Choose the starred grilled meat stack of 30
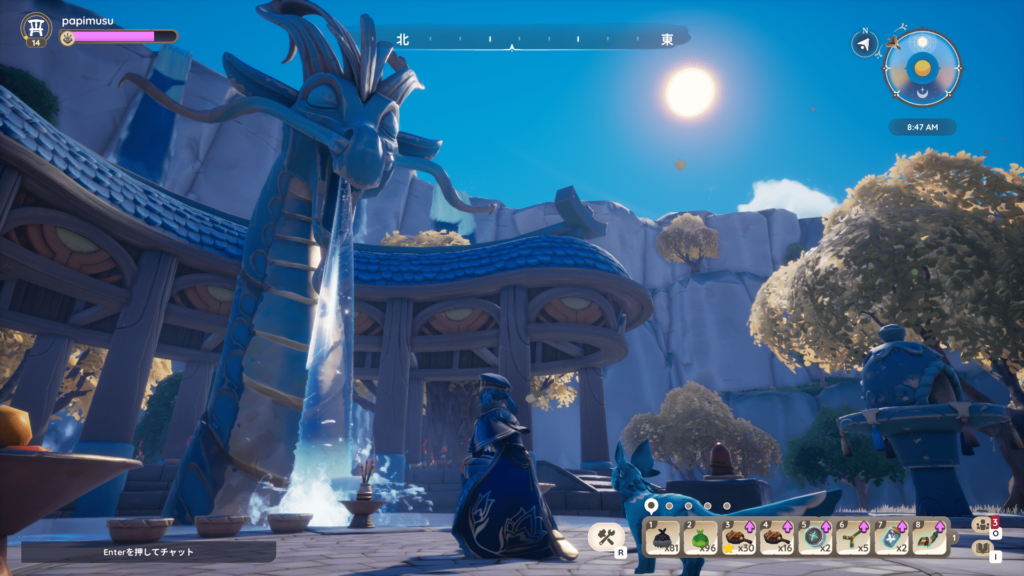 point(739,537)
